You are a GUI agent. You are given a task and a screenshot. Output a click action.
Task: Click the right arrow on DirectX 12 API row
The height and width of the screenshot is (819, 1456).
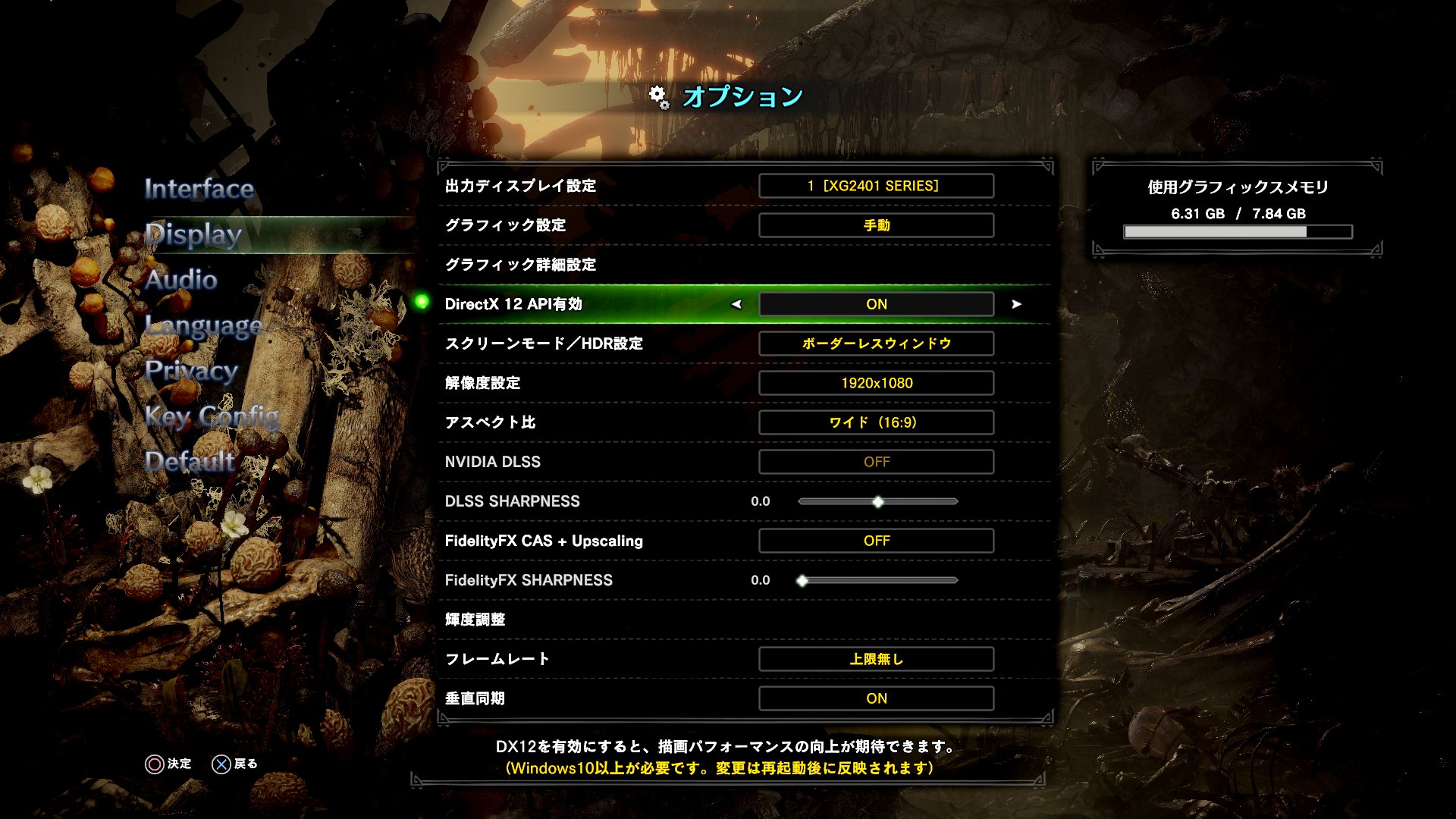(1016, 304)
